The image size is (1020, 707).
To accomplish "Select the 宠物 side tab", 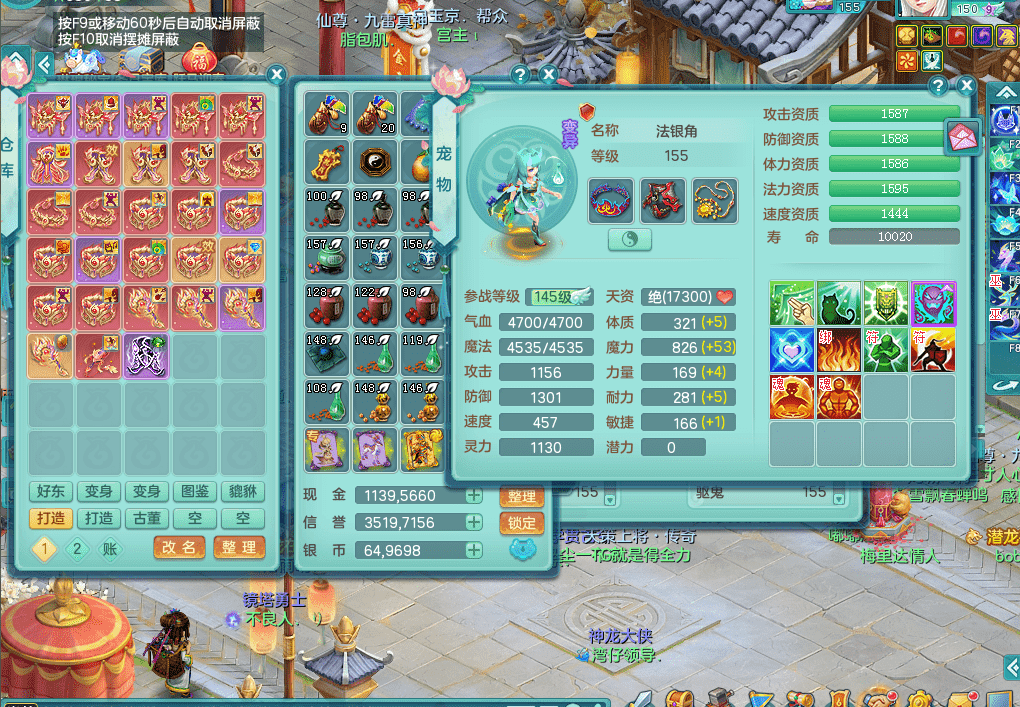I will 444,168.
